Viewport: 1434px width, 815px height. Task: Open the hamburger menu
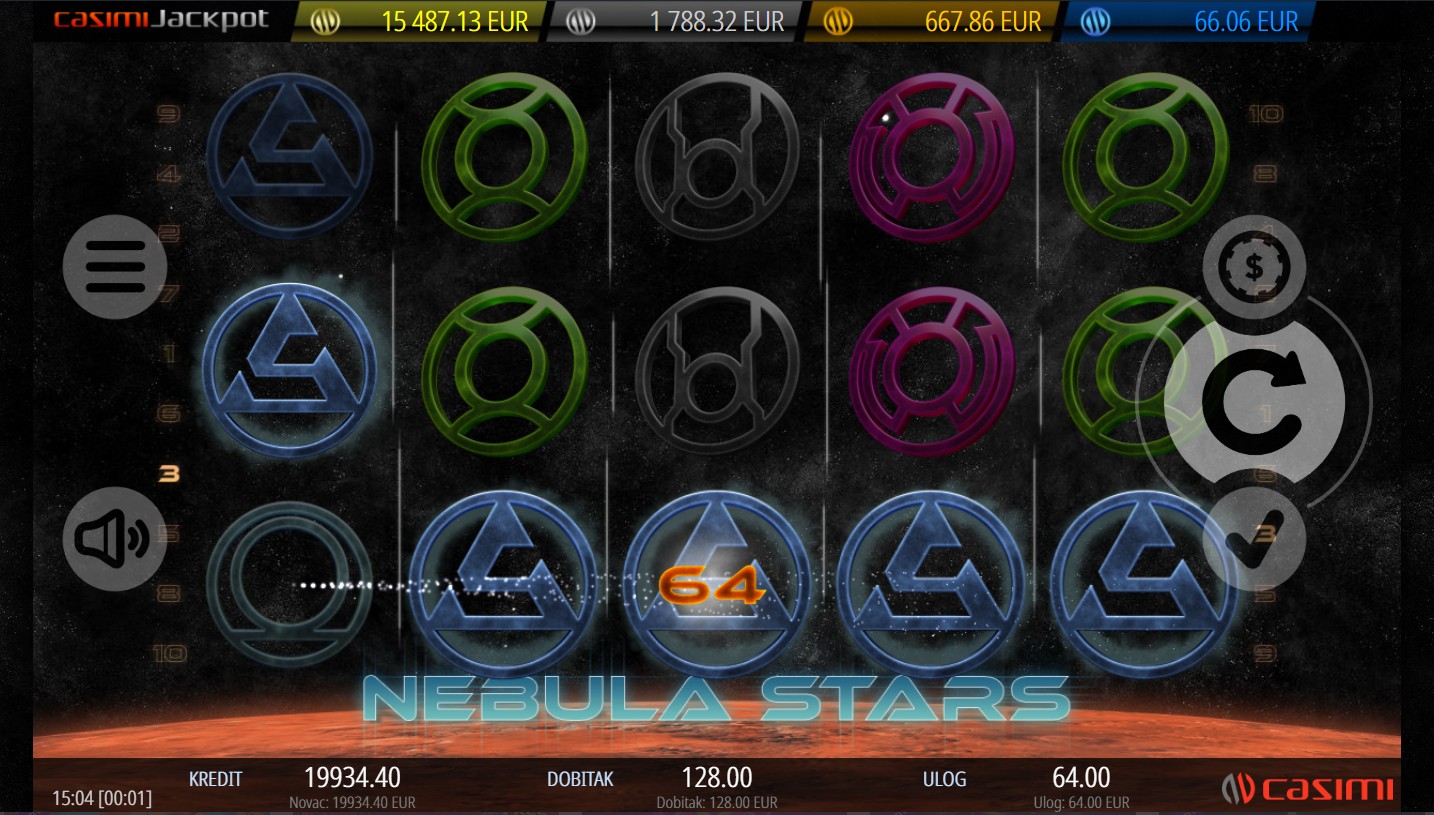(114, 267)
